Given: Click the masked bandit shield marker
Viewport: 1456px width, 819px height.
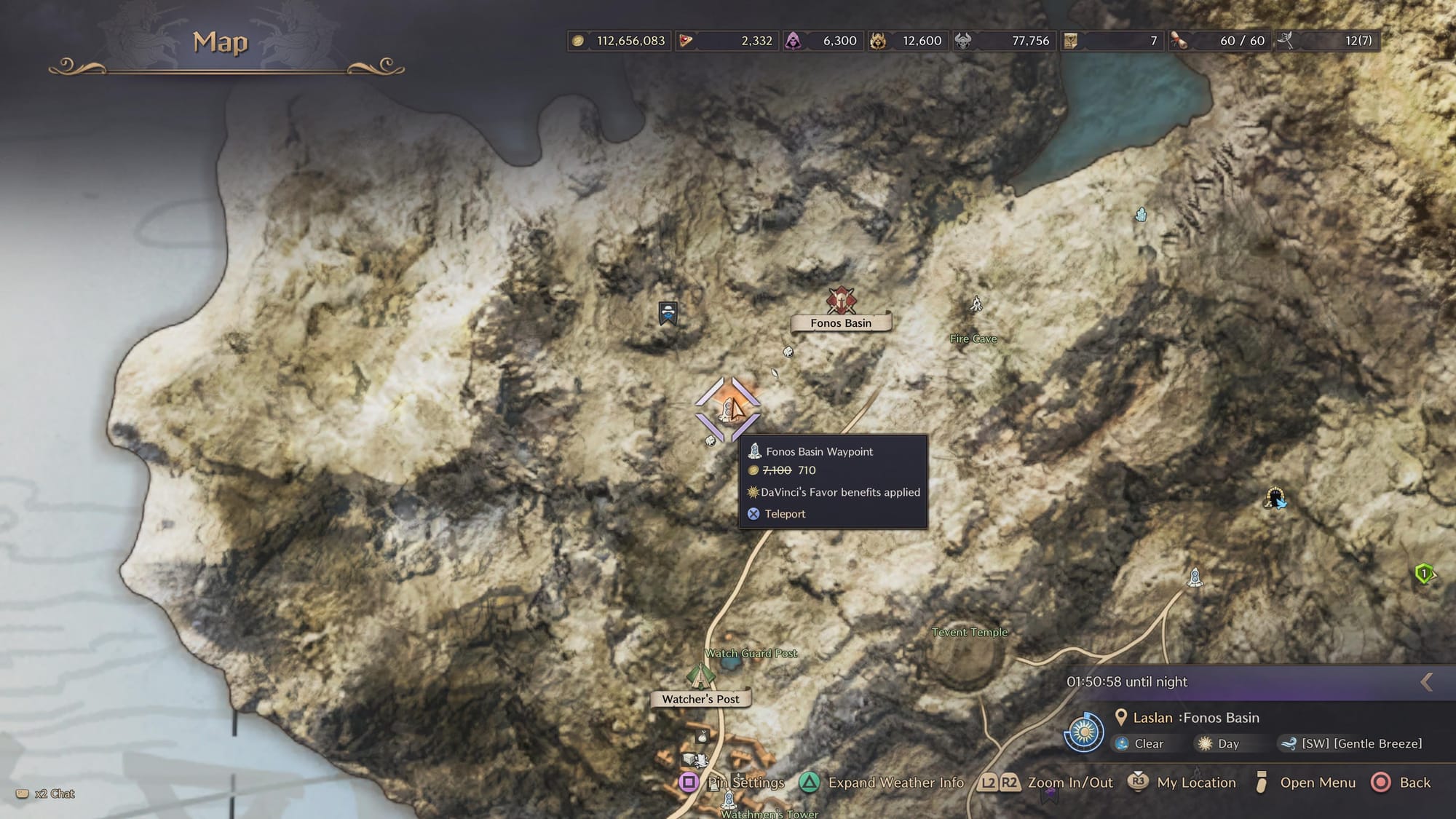Looking at the screenshot, I should [668, 313].
